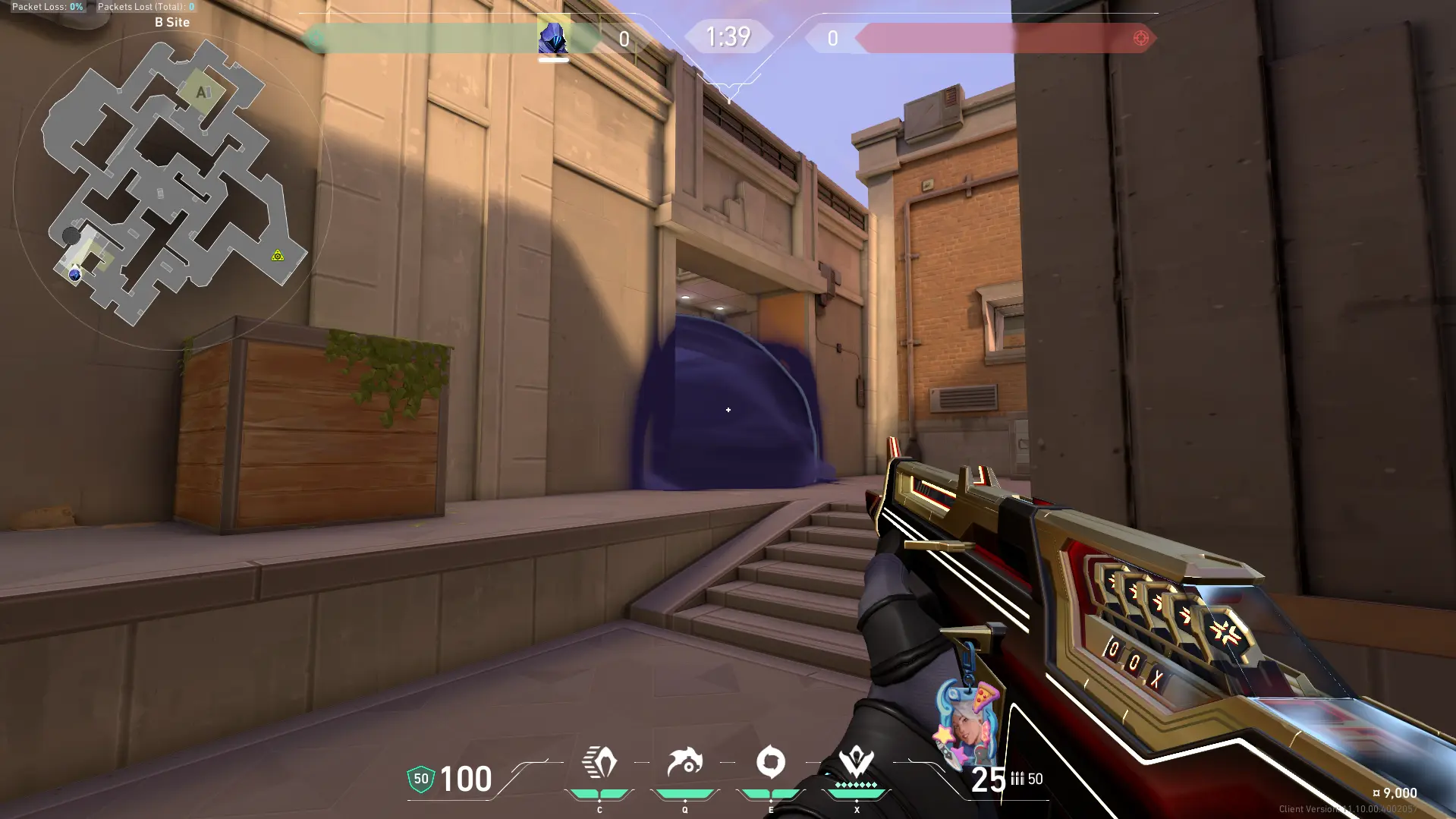Select the yellow spike marker on the minimap
1456x819 pixels.
click(278, 256)
